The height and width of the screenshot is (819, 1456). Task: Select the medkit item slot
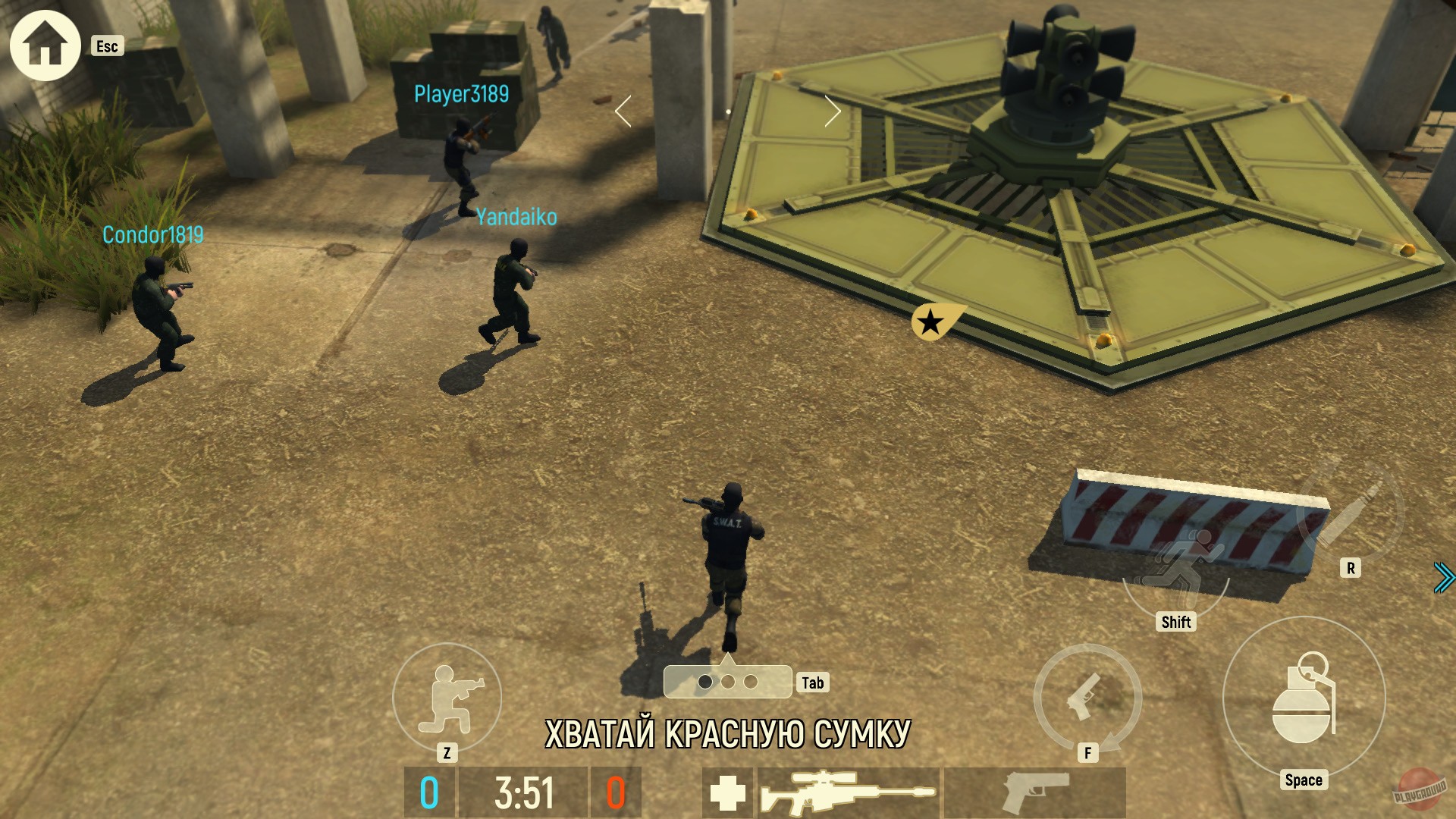[726, 792]
